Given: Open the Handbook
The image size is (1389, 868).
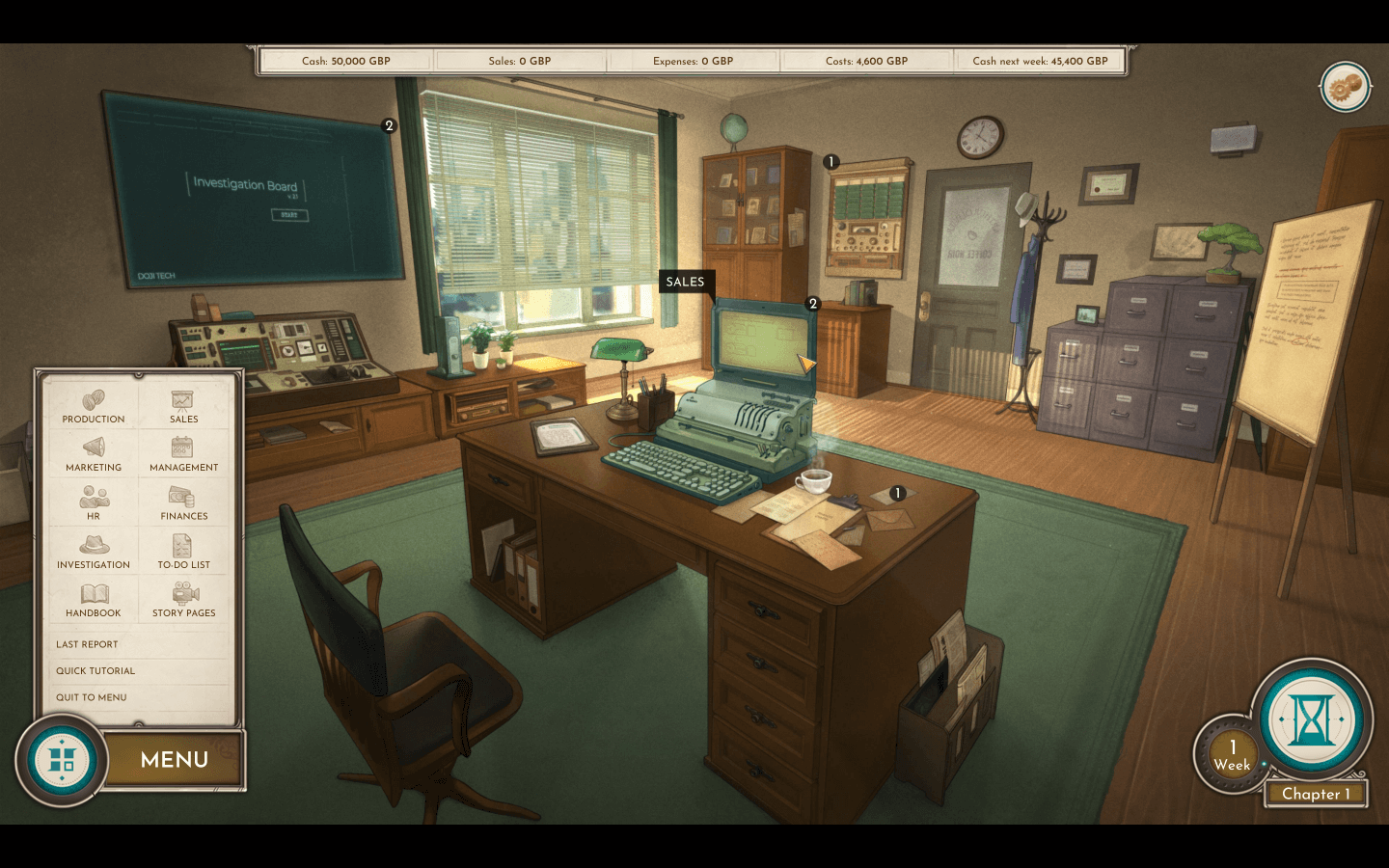Looking at the screenshot, I should [94, 600].
